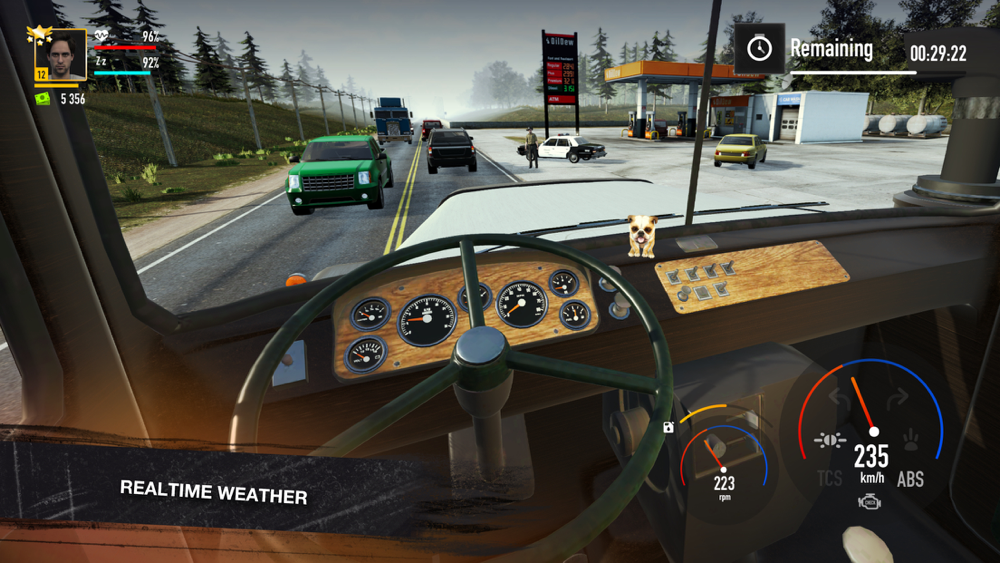Toggle the ABS brake indicator
The height and width of the screenshot is (563, 1000).
point(910,479)
